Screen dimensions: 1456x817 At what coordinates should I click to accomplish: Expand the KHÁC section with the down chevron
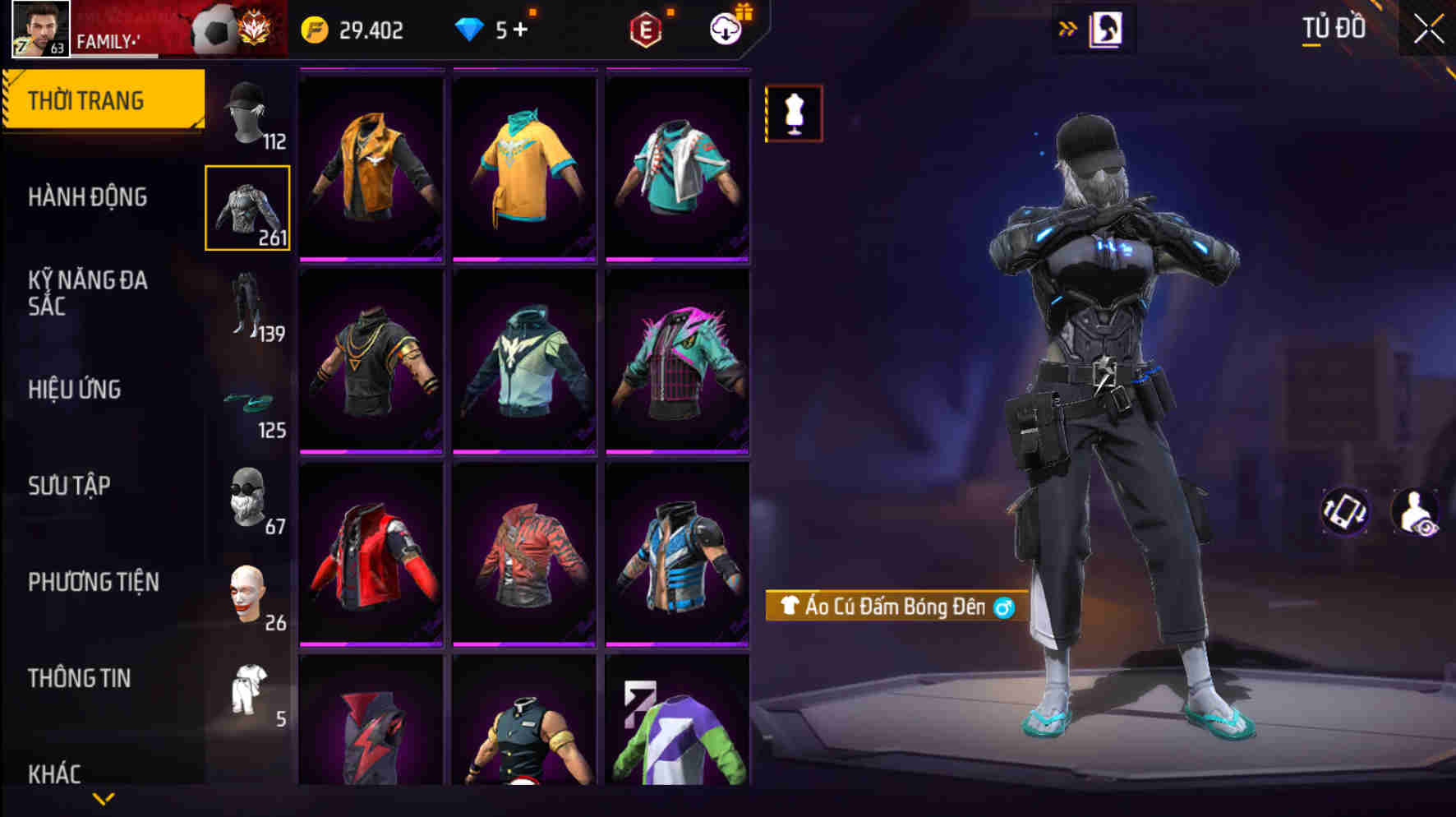pos(104,797)
